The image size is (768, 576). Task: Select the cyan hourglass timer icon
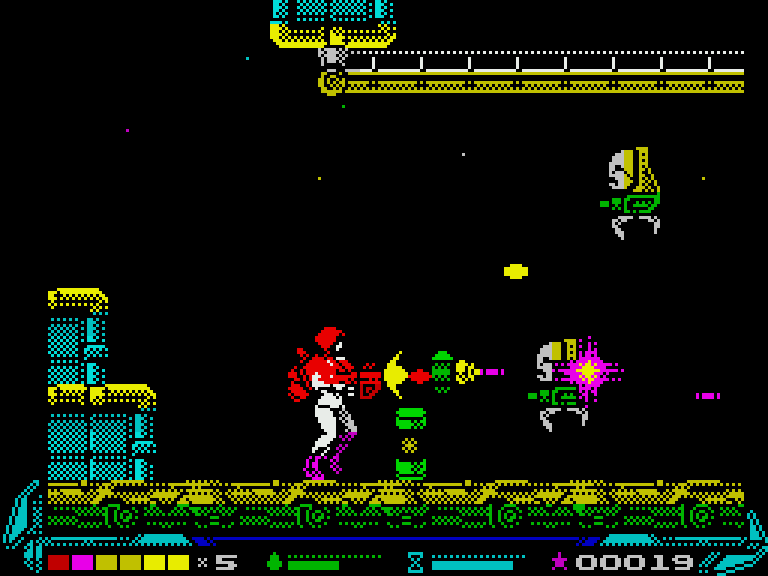click(415, 562)
